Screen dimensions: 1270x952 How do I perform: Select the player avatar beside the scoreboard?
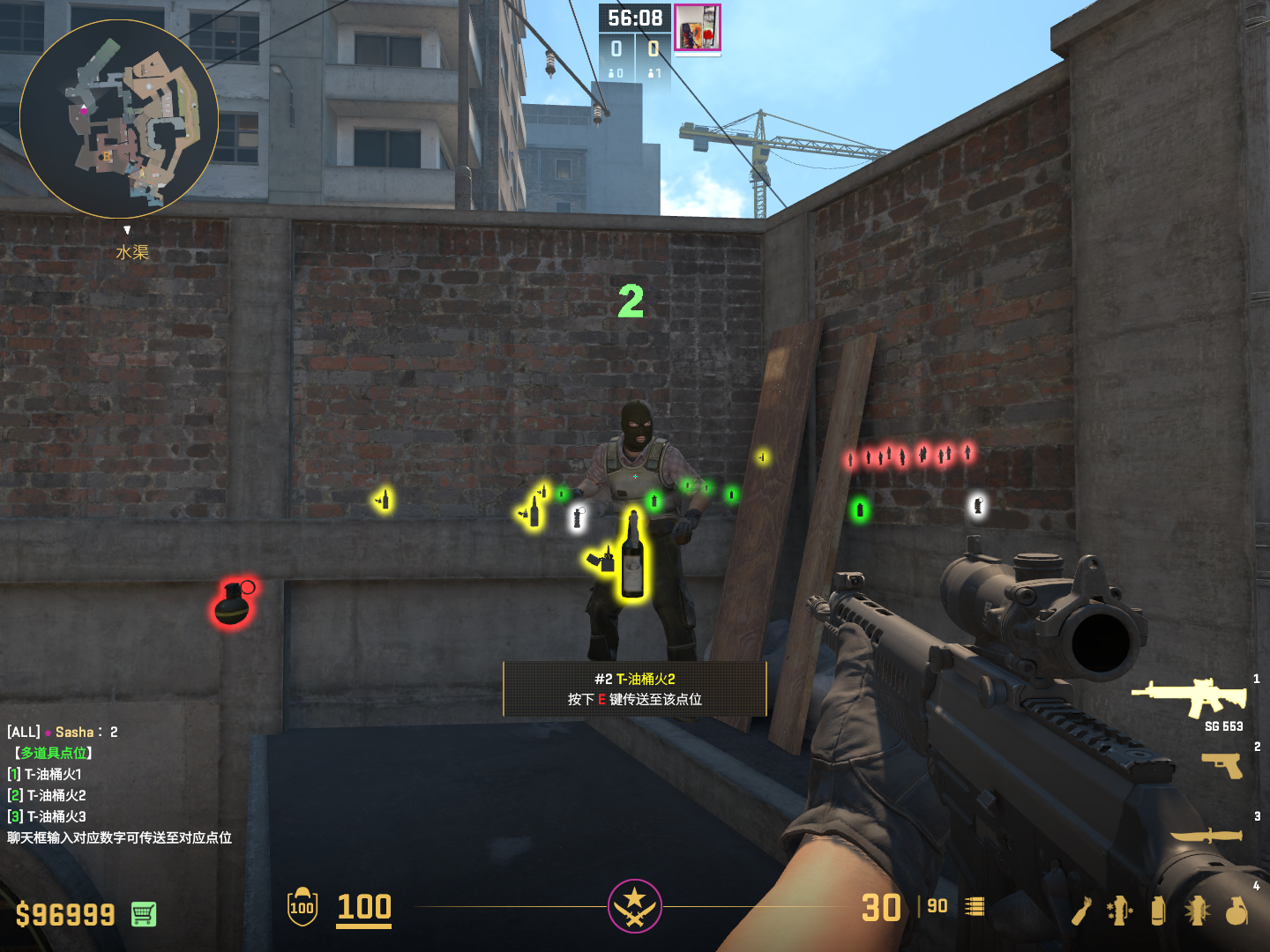click(x=698, y=27)
